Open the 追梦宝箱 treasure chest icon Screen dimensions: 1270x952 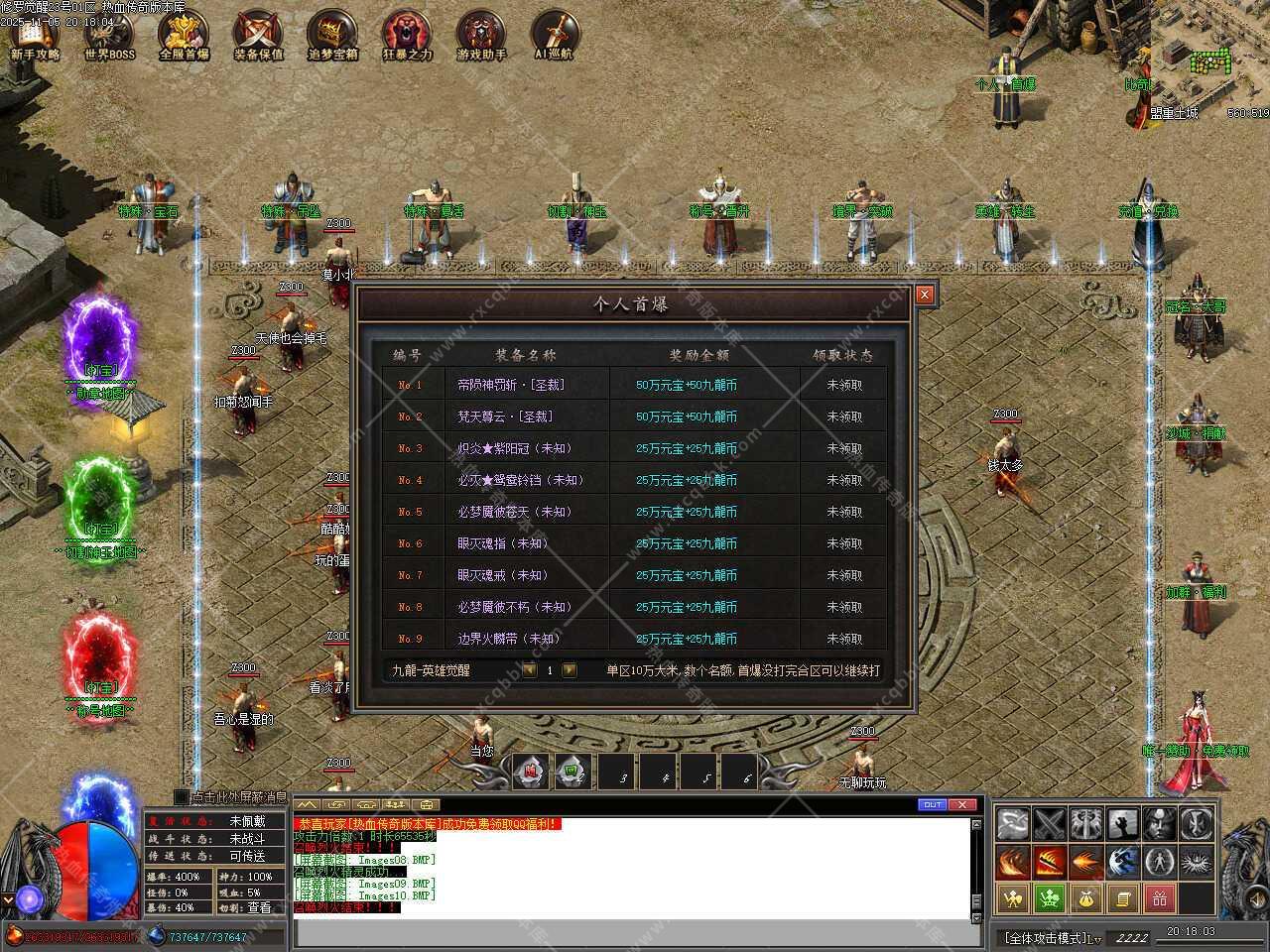click(332, 36)
